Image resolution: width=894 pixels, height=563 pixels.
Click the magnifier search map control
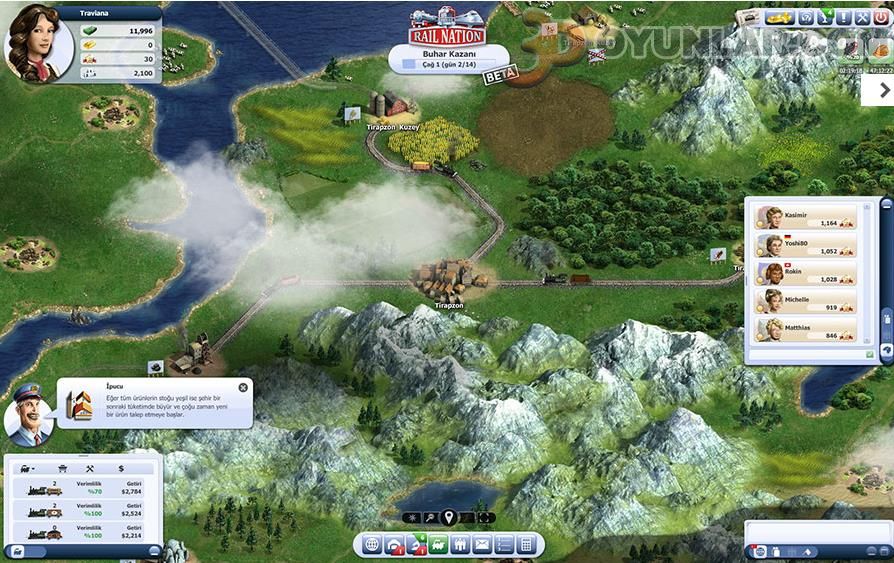pos(430,517)
